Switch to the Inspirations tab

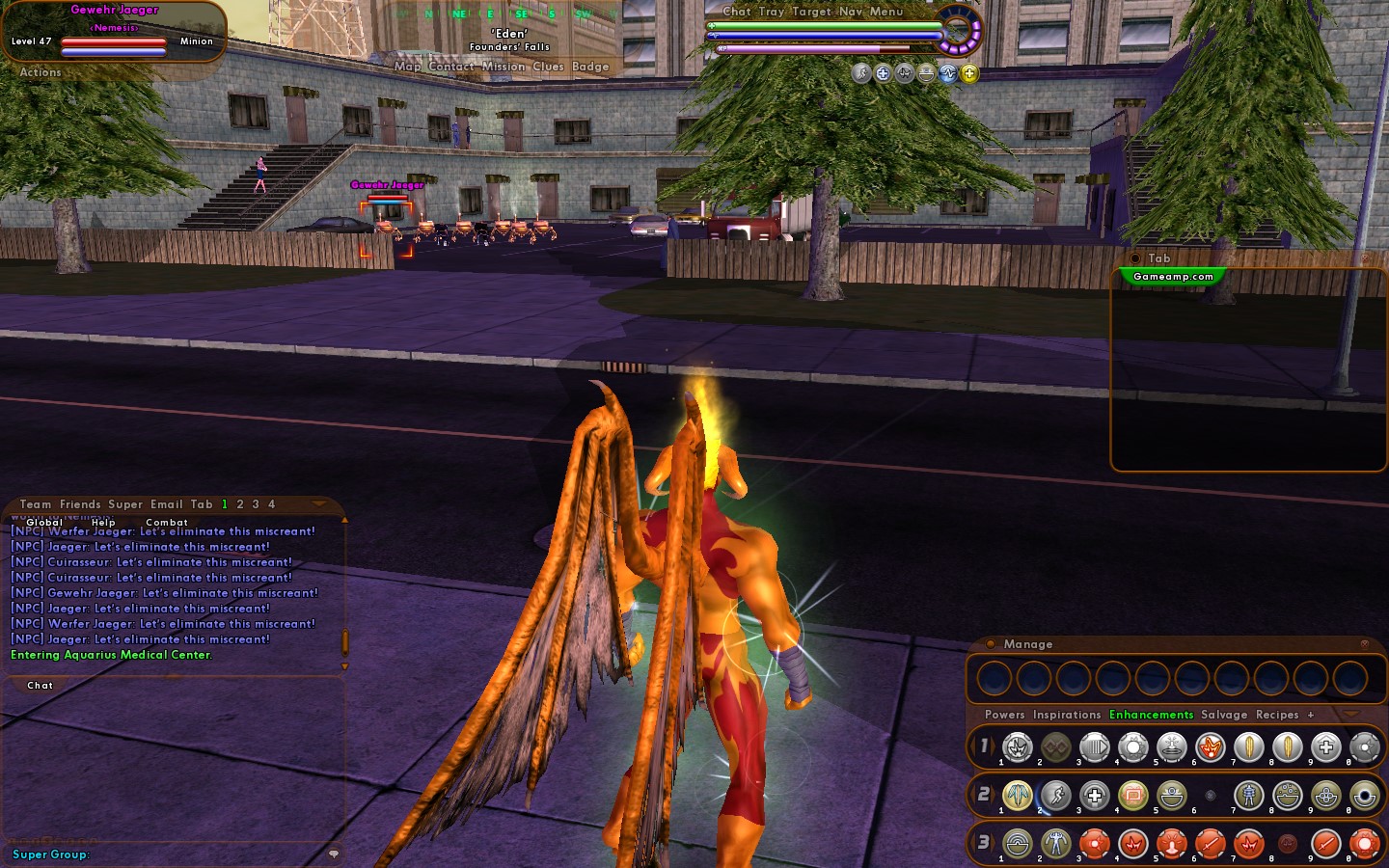click(1066, 715)
